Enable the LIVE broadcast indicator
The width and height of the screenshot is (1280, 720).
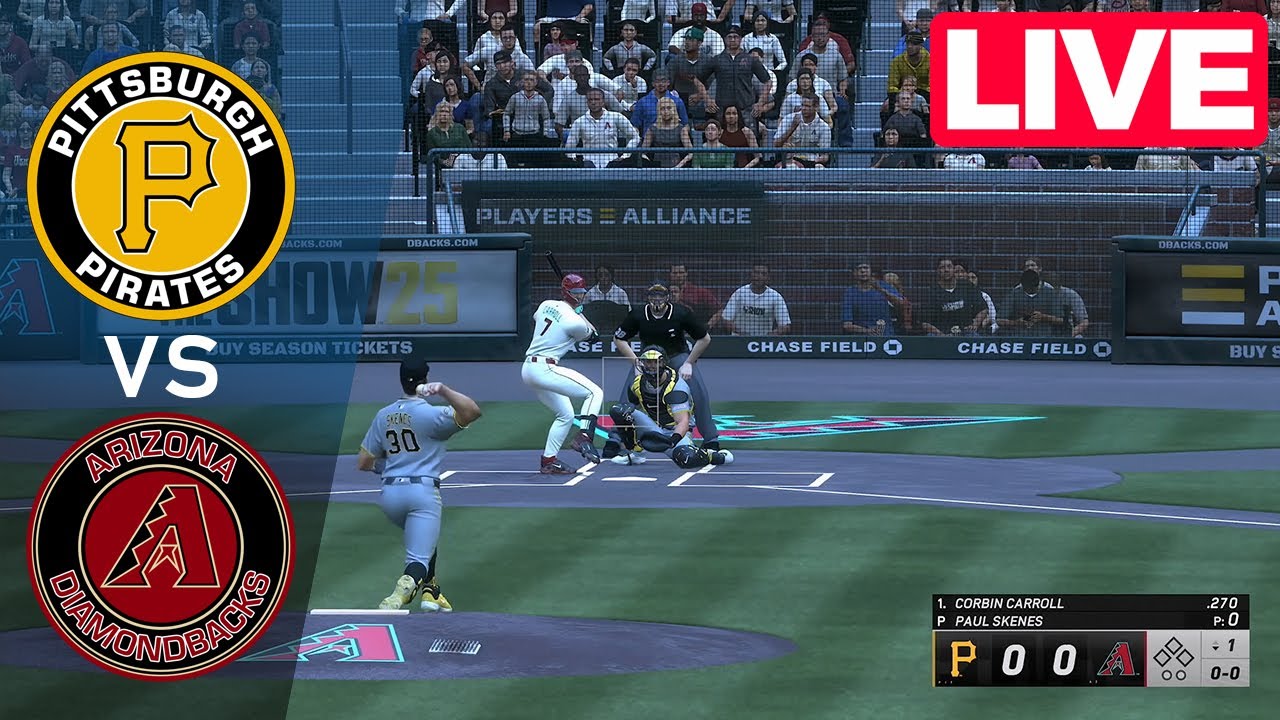(1100, 70)
